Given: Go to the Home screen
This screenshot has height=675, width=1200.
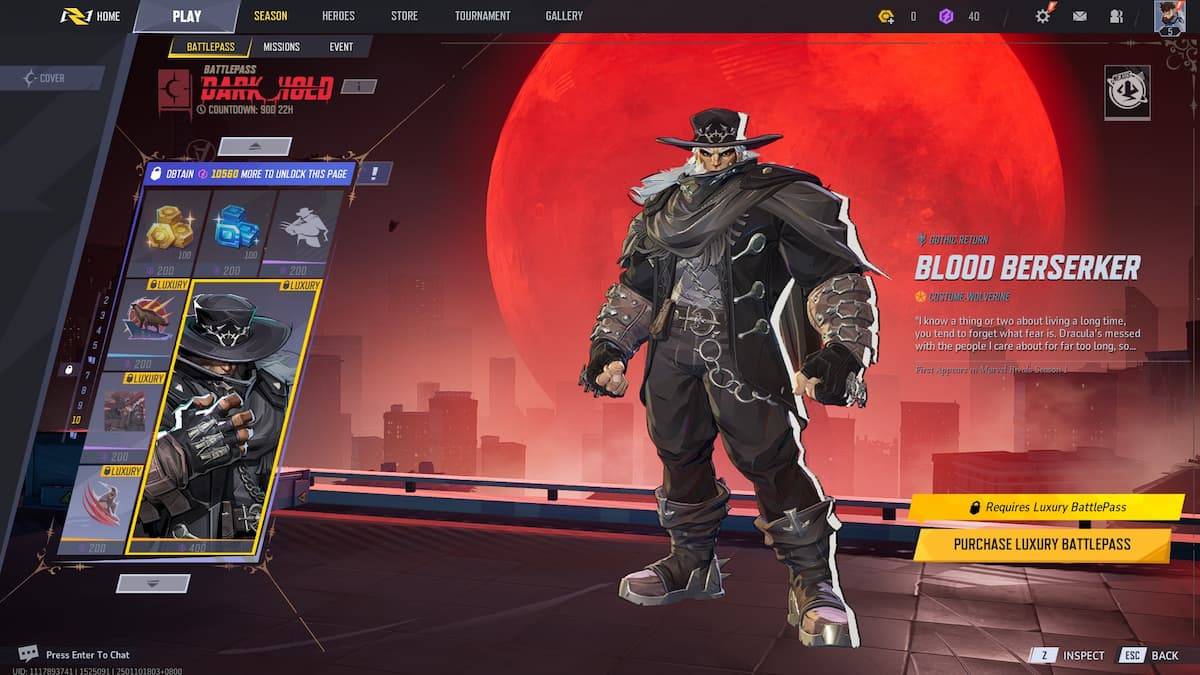Looking at the screenshot, I should pos(91,16).
